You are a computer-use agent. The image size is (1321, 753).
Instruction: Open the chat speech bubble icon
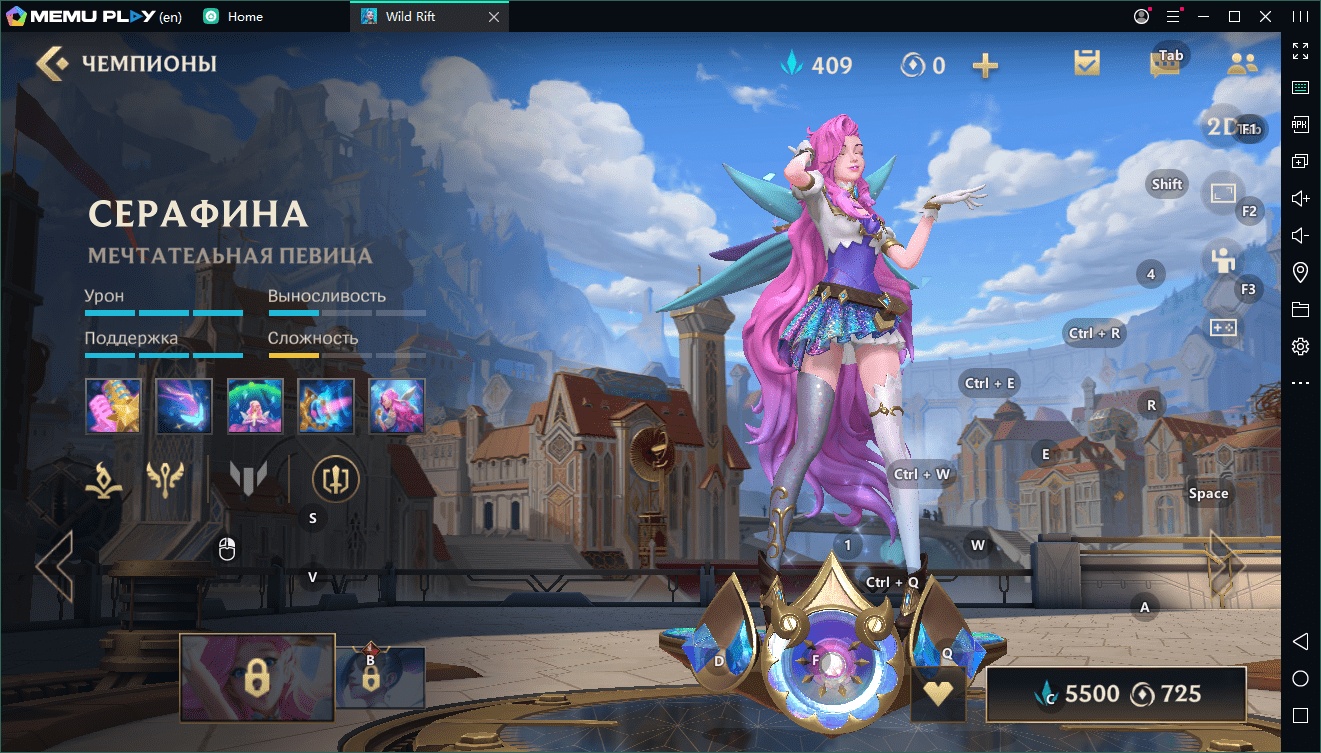click(1163, 65)
